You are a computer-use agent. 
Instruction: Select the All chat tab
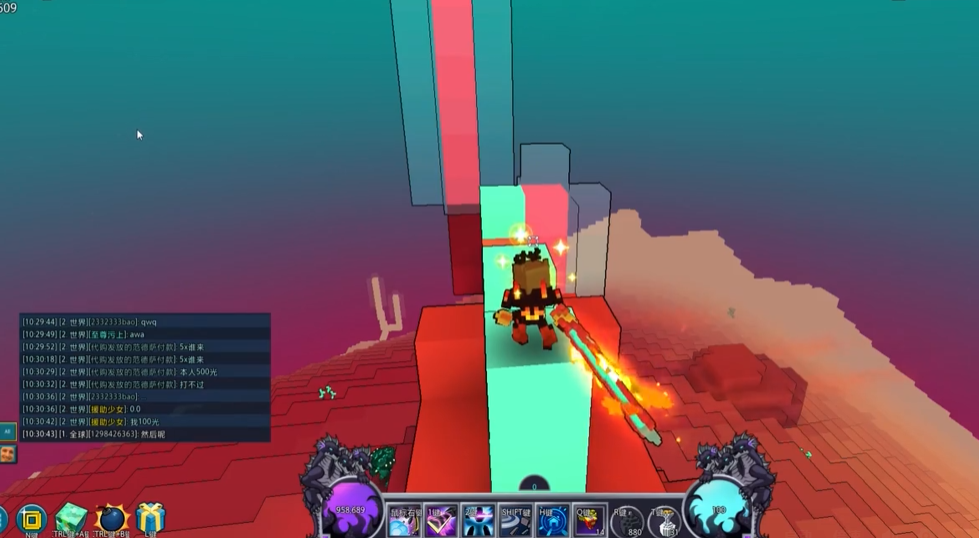(x=7, y=432)
